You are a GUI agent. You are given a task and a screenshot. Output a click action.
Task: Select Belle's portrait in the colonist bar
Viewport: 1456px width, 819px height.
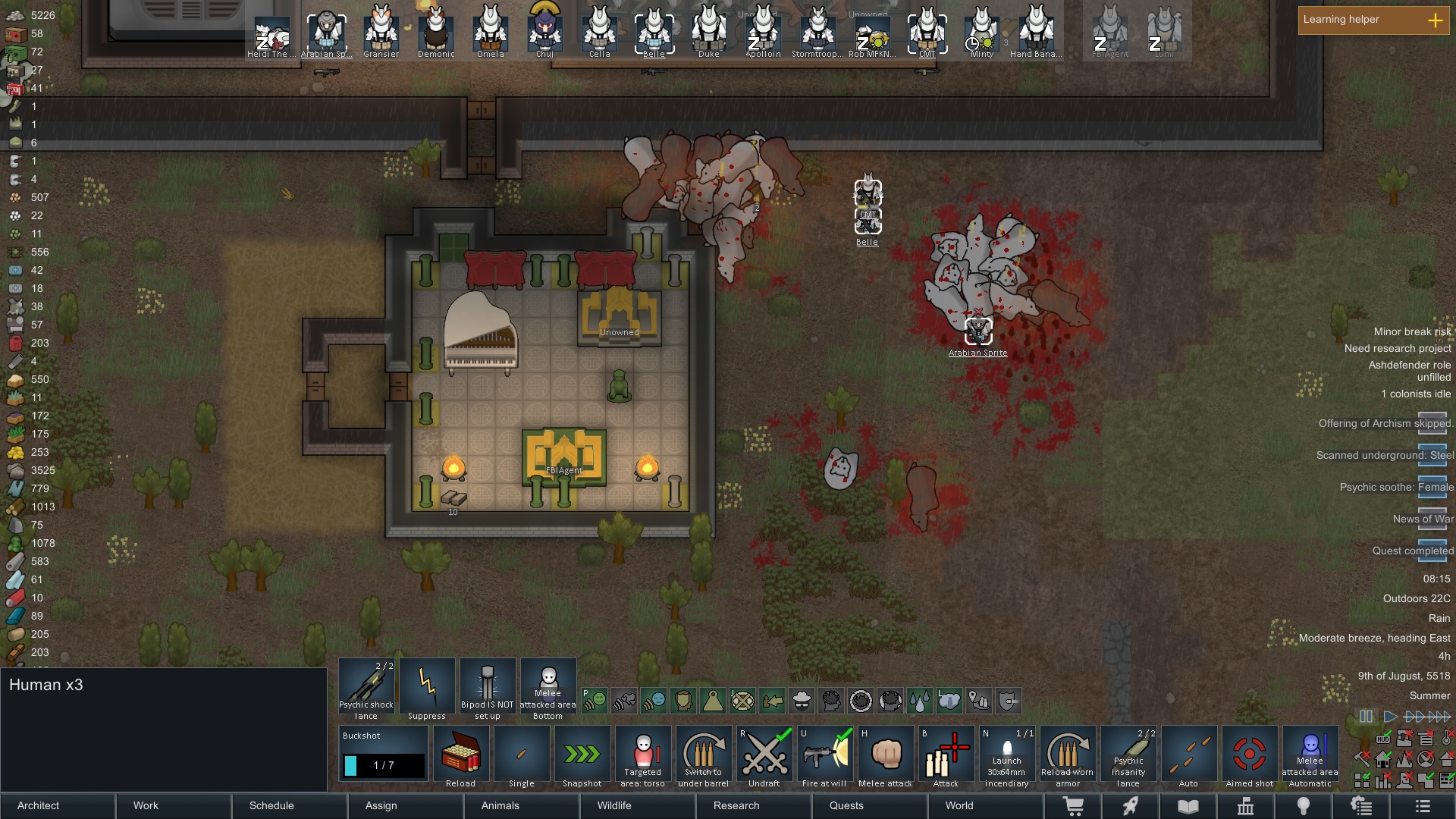coord(654,30)
